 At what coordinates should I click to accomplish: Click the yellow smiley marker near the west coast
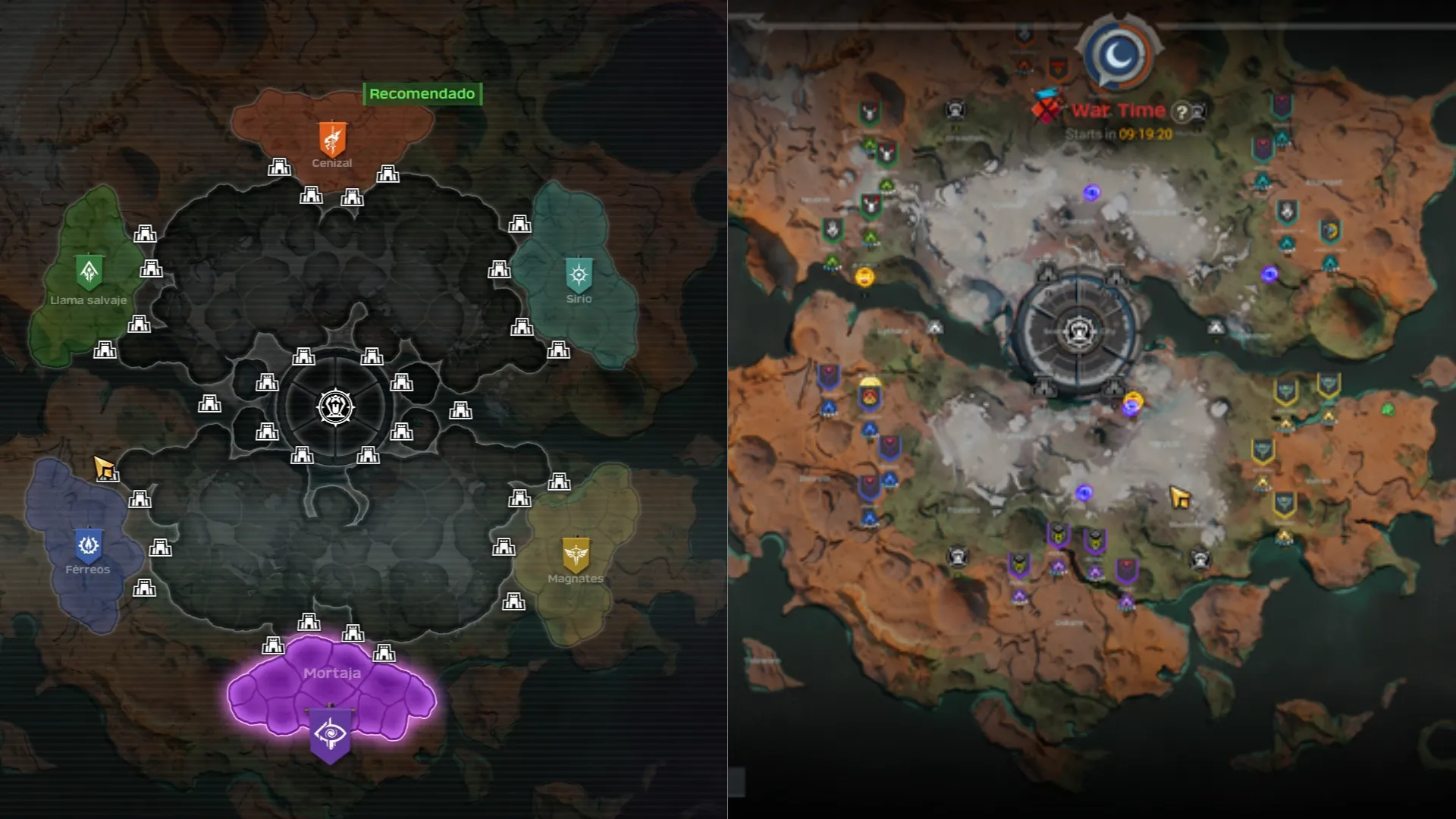864,278
